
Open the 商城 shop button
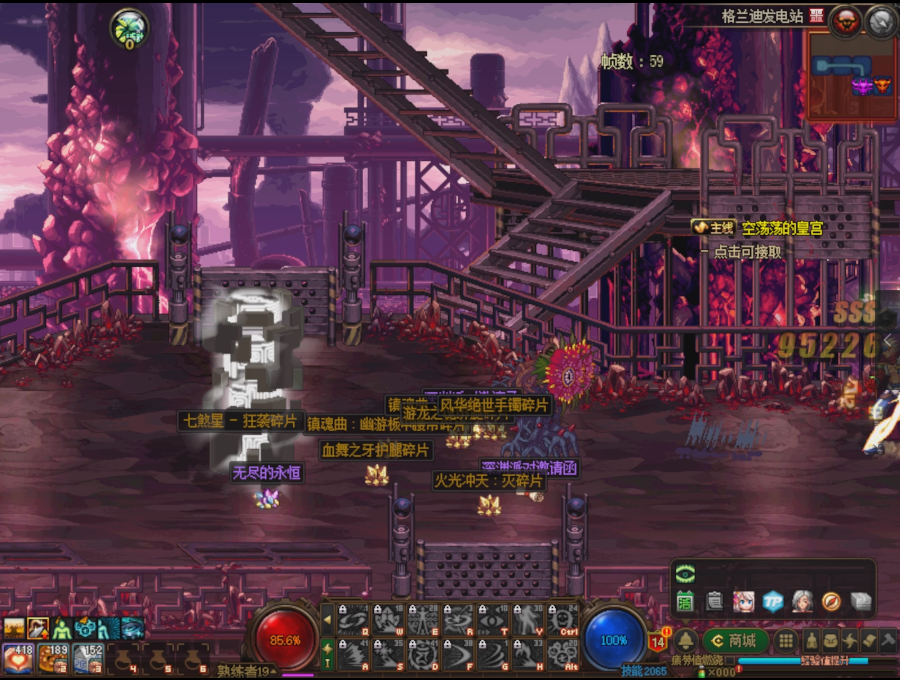pyautogui.click(x=735, y=640)
